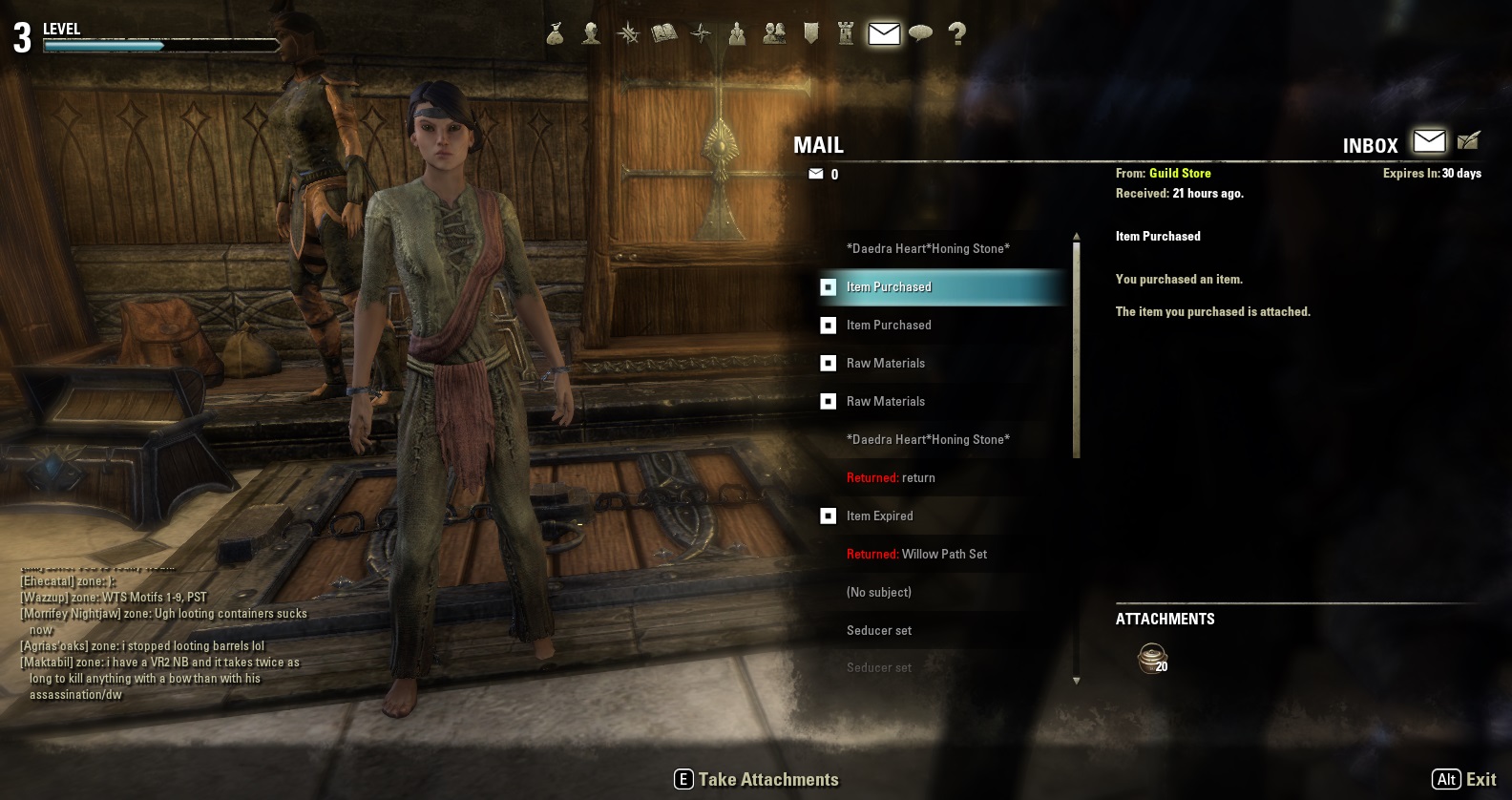
Task: Click the mail envelope in top bar
Action: (x=884, y=34)
